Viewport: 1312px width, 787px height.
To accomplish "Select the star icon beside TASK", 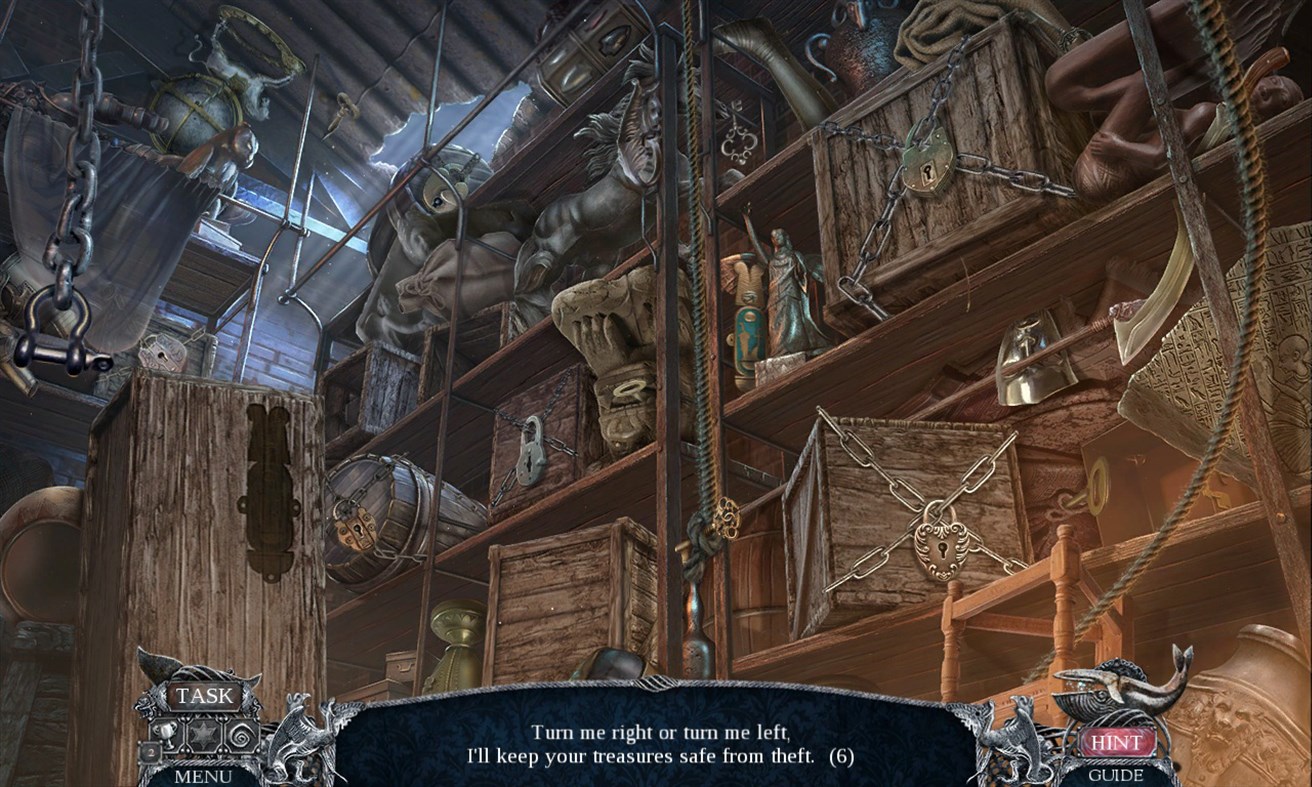I will 202,732.
